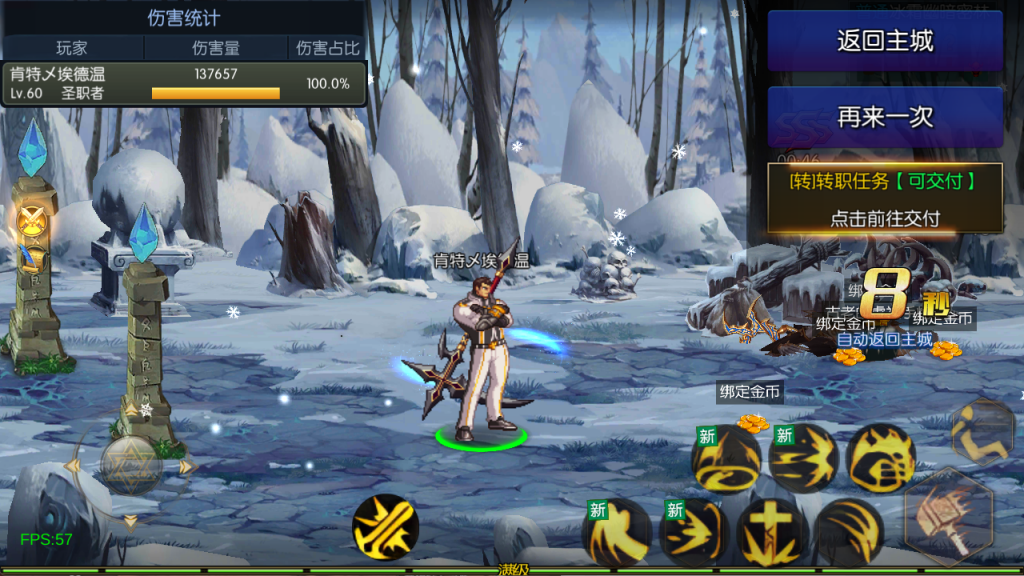Cast the glowing fist skill

tap(881, 458)
